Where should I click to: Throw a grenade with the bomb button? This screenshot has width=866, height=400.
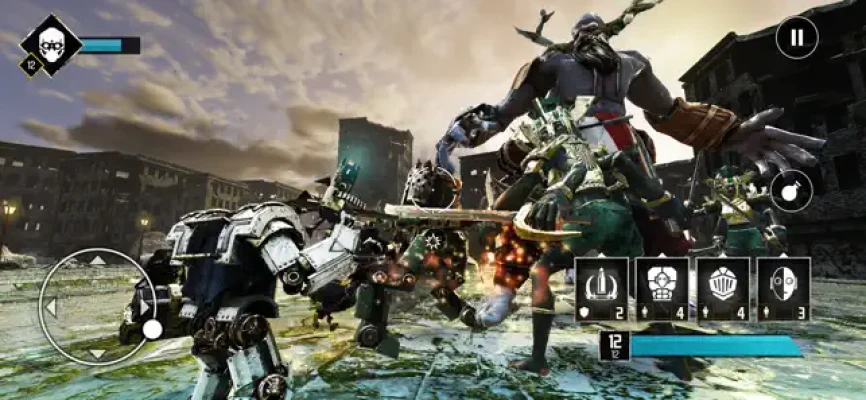coord(791,190)
